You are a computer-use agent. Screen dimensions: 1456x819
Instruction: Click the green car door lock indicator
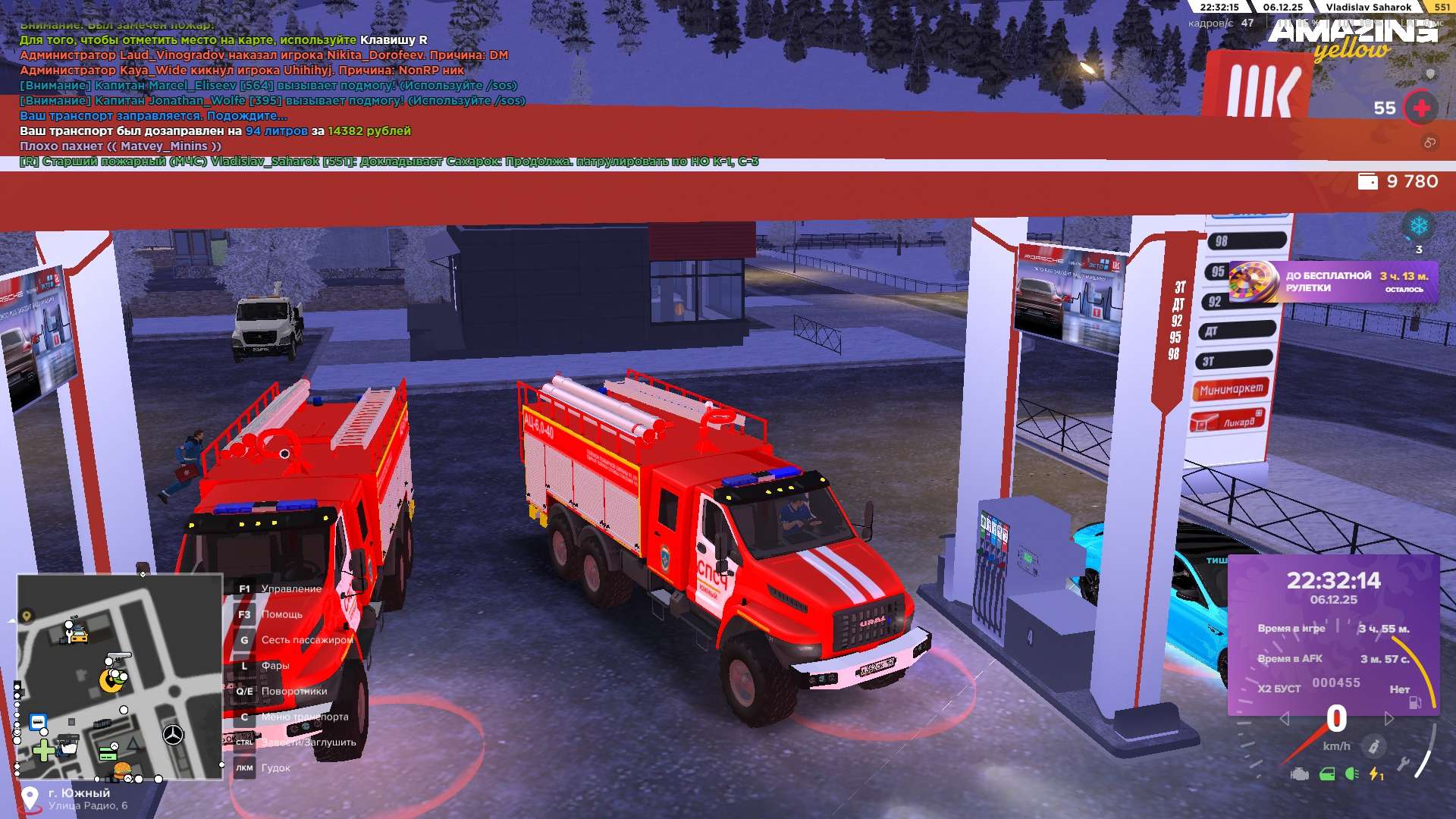(x=1326, y=774)
